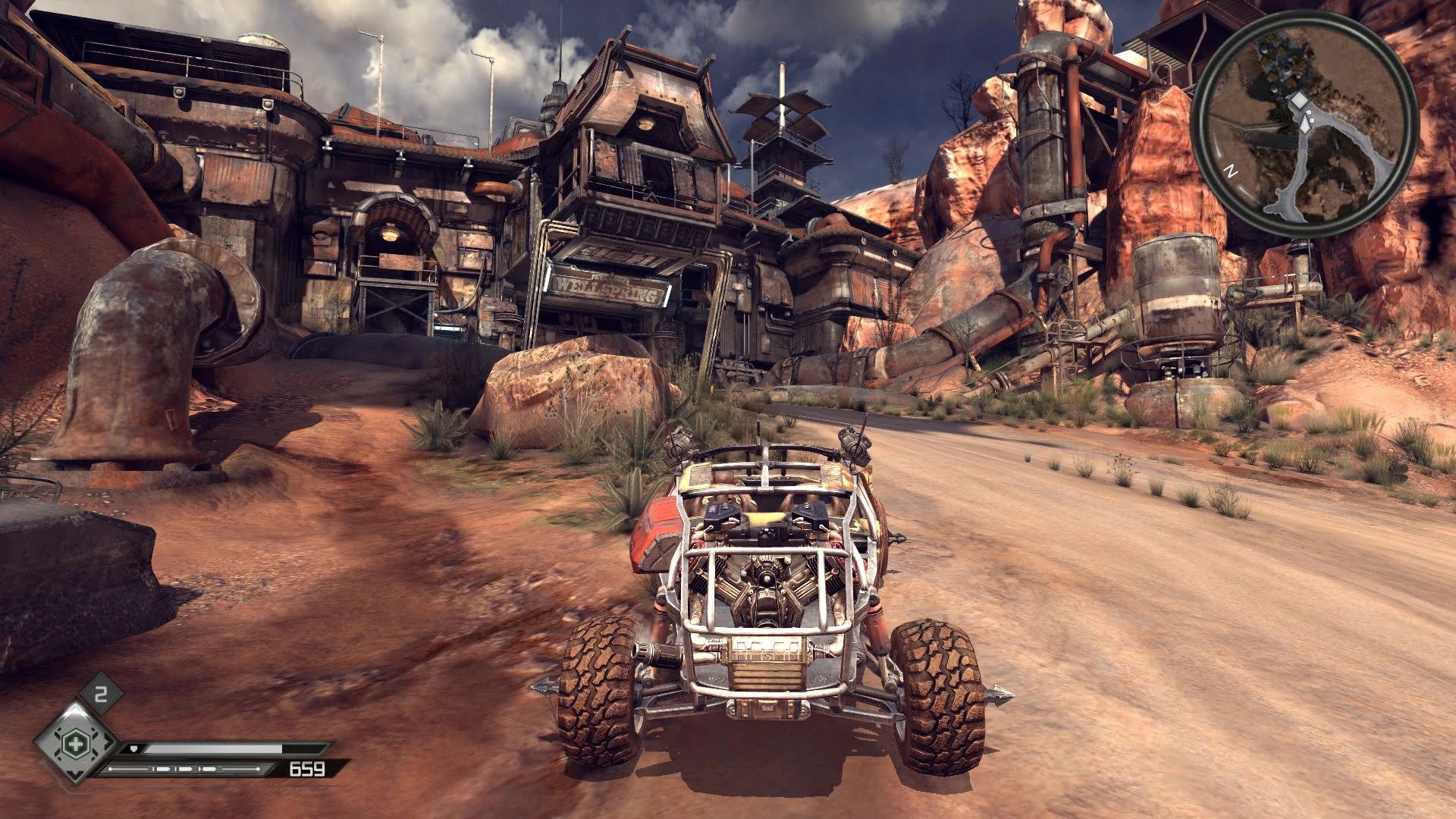Click the circular minimap
Image resolution: width=1456 pixels, height=819 pixels.
click(x=1304, y=124)
